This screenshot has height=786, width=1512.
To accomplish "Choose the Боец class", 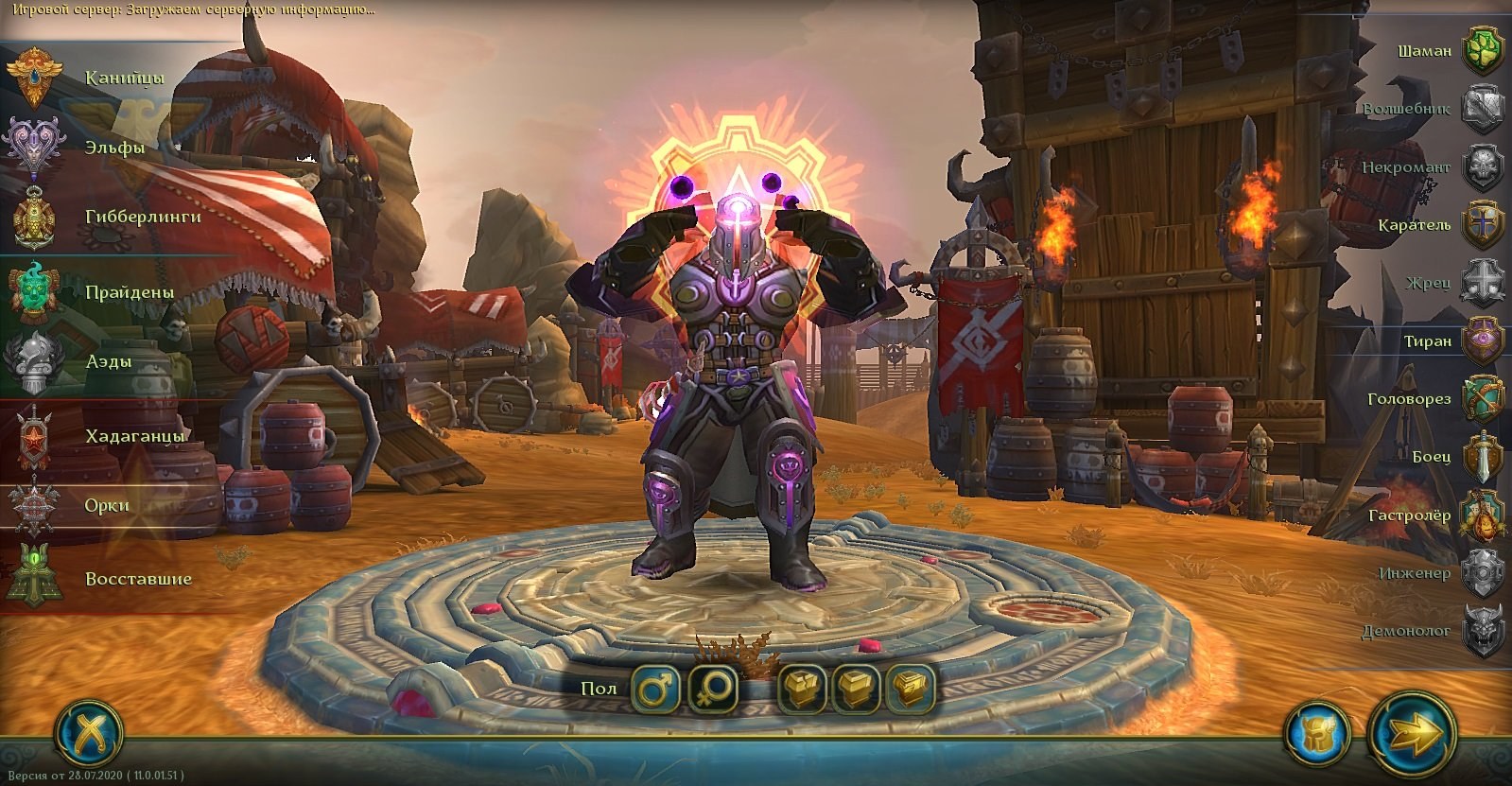I will pos(1482,457).
